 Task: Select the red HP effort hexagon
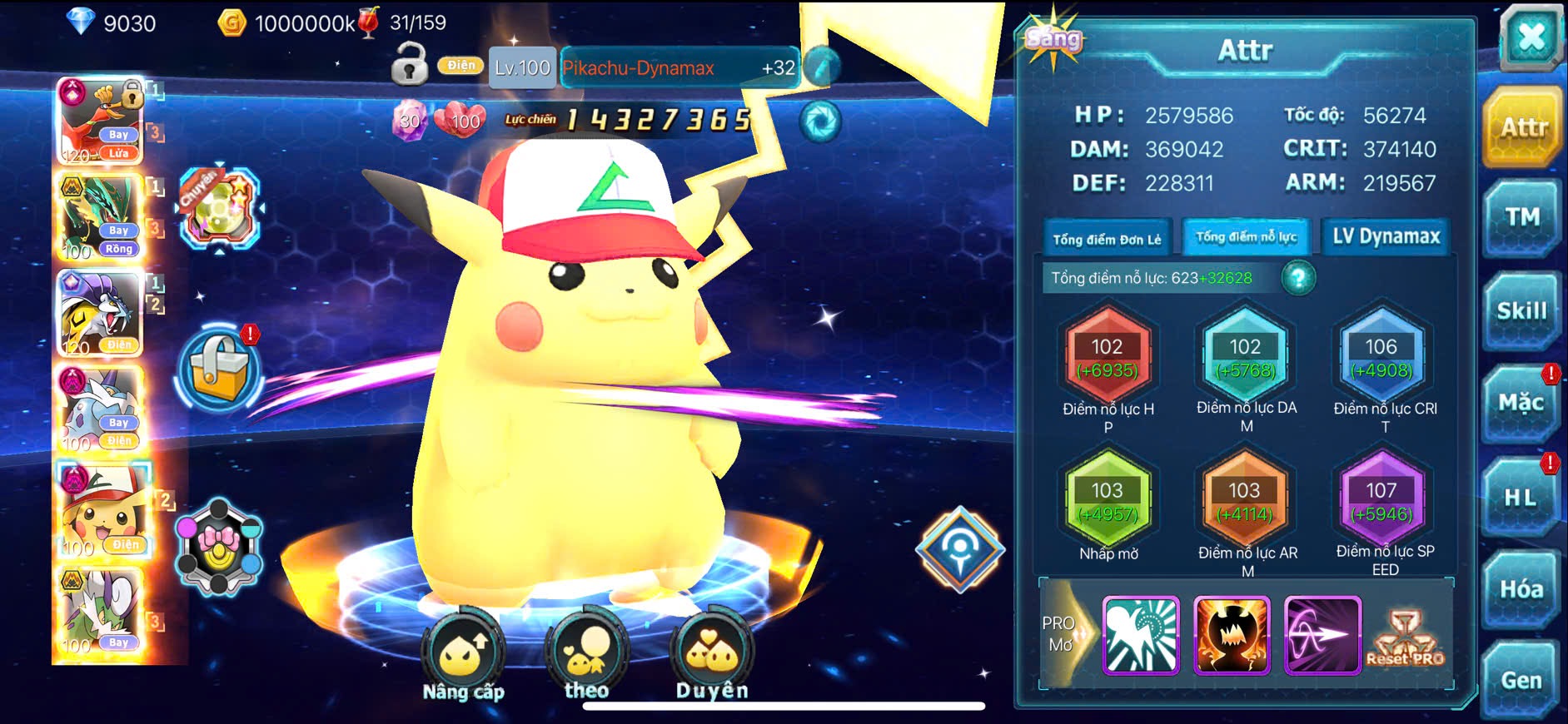1108,358
